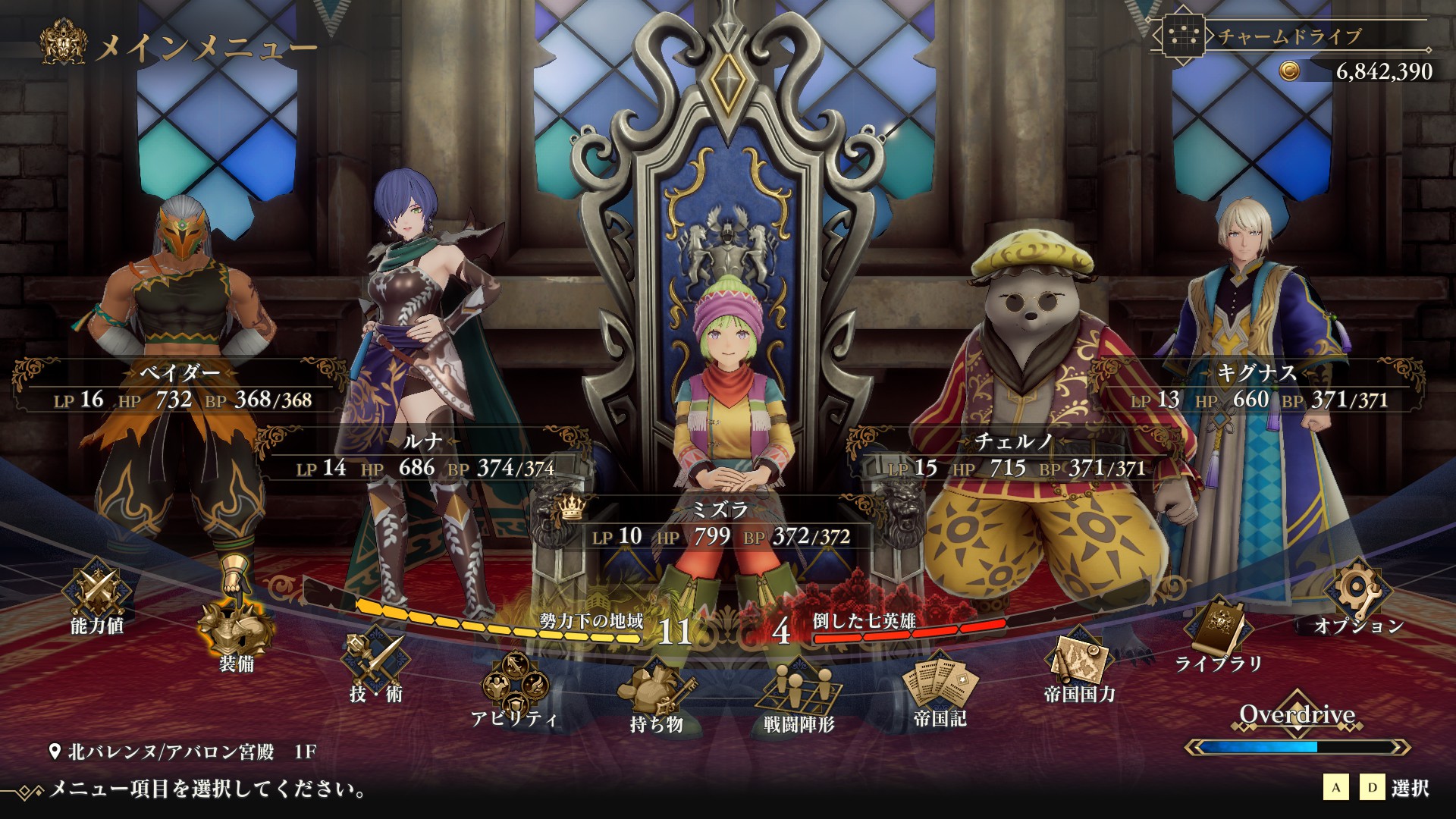Image resolution: width=1456 pixels, height=819 pixels.
Task: Open the 持ち物 (Items) inventory menu
Action: point(656,694)
